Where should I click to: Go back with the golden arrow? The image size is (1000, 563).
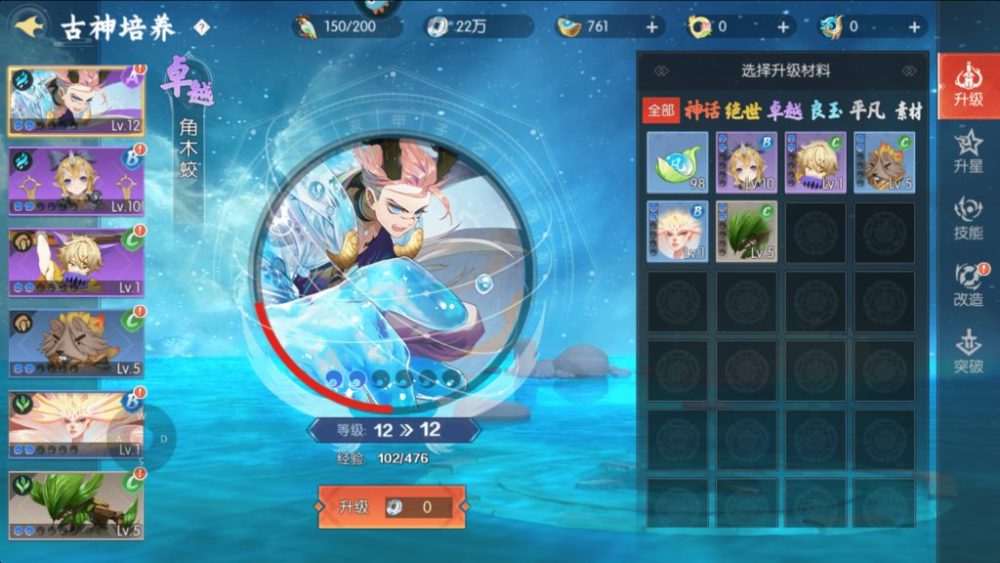click(x=29, y=27)
